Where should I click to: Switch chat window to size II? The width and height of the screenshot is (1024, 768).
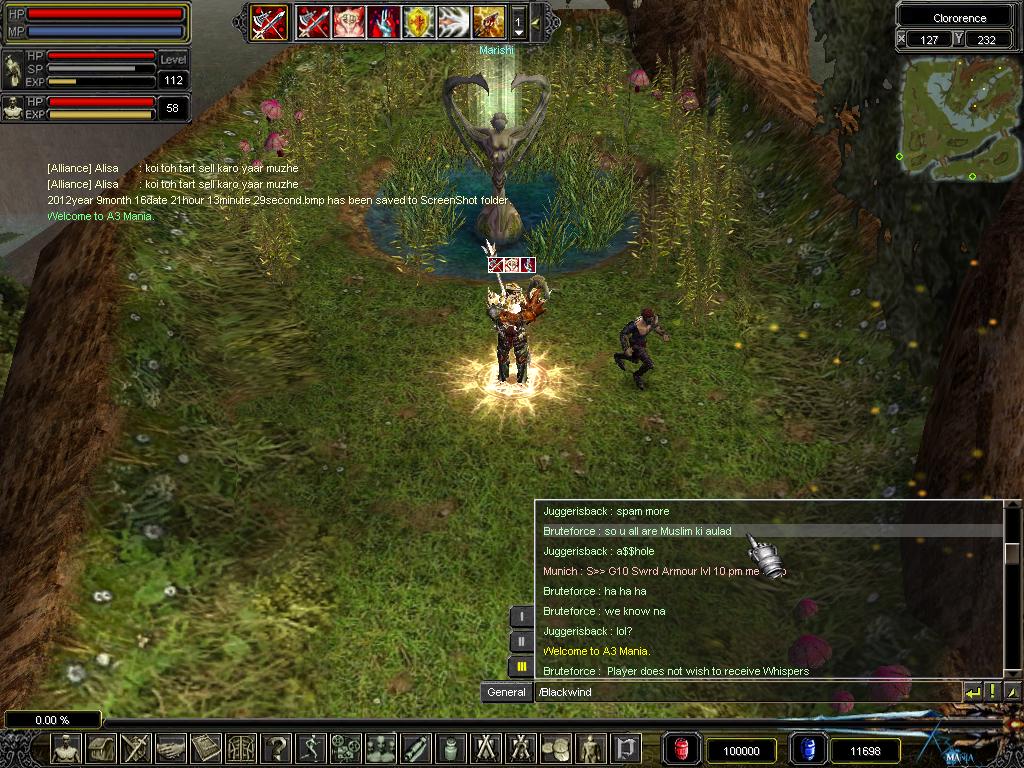coord(521,642)
